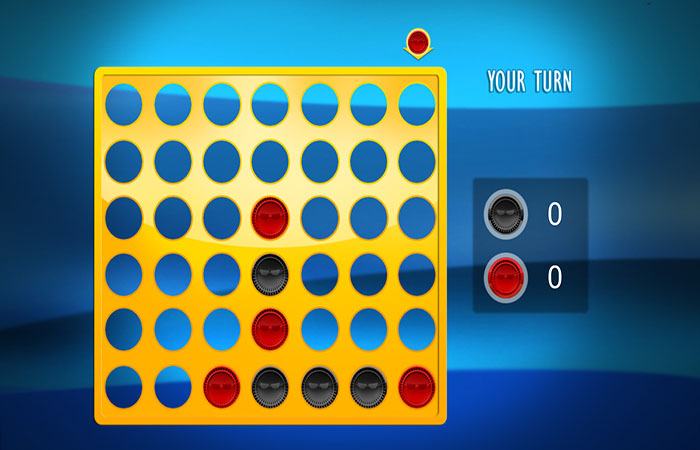Image resolution: width=700 pixels, height=450 pixels.
Task: Choose the red disc directly below the stacked black disc
Action: [x=270, y=330]
